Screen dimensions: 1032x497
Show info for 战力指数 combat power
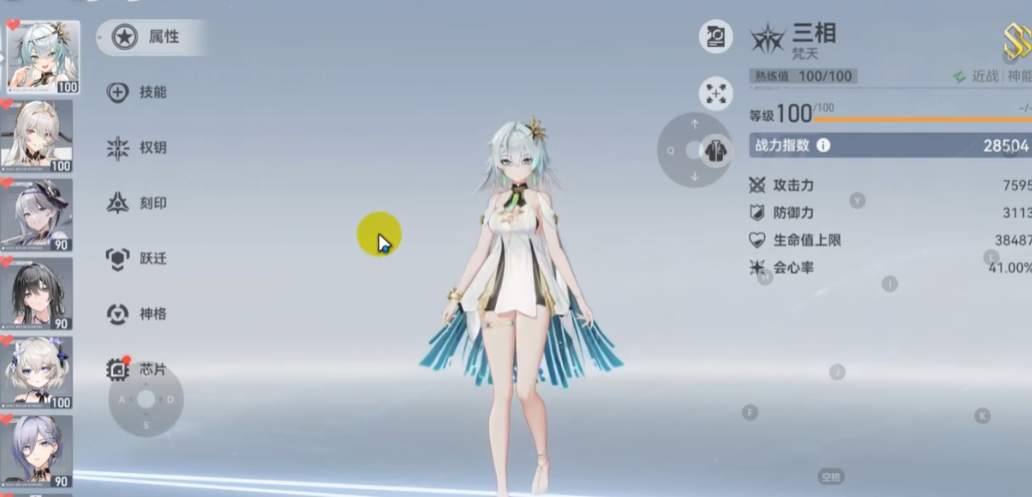(x=823, y=146)
